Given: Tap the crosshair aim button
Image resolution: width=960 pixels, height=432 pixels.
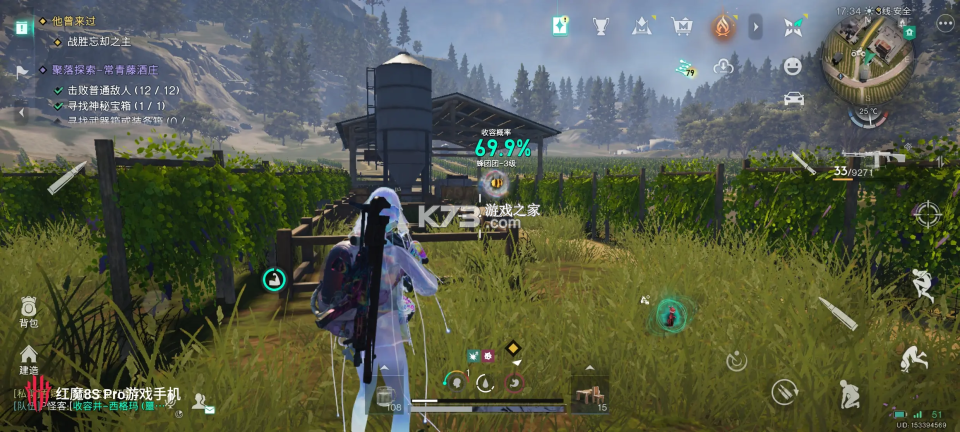Looking at the screenshot, I should tap(928, 213).
